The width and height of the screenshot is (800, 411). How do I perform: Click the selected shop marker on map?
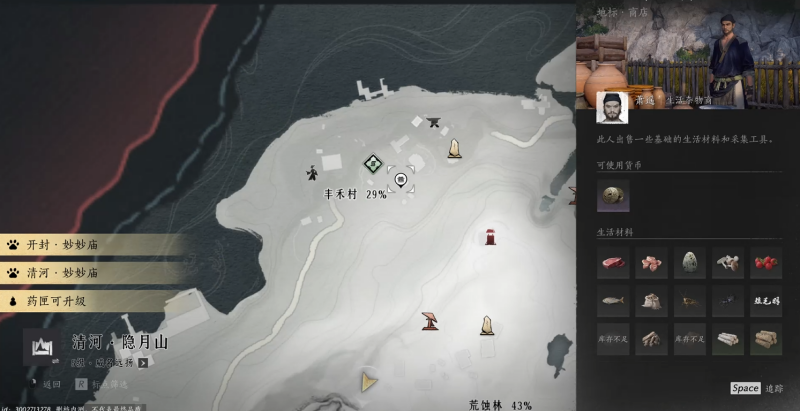[401, 179]
